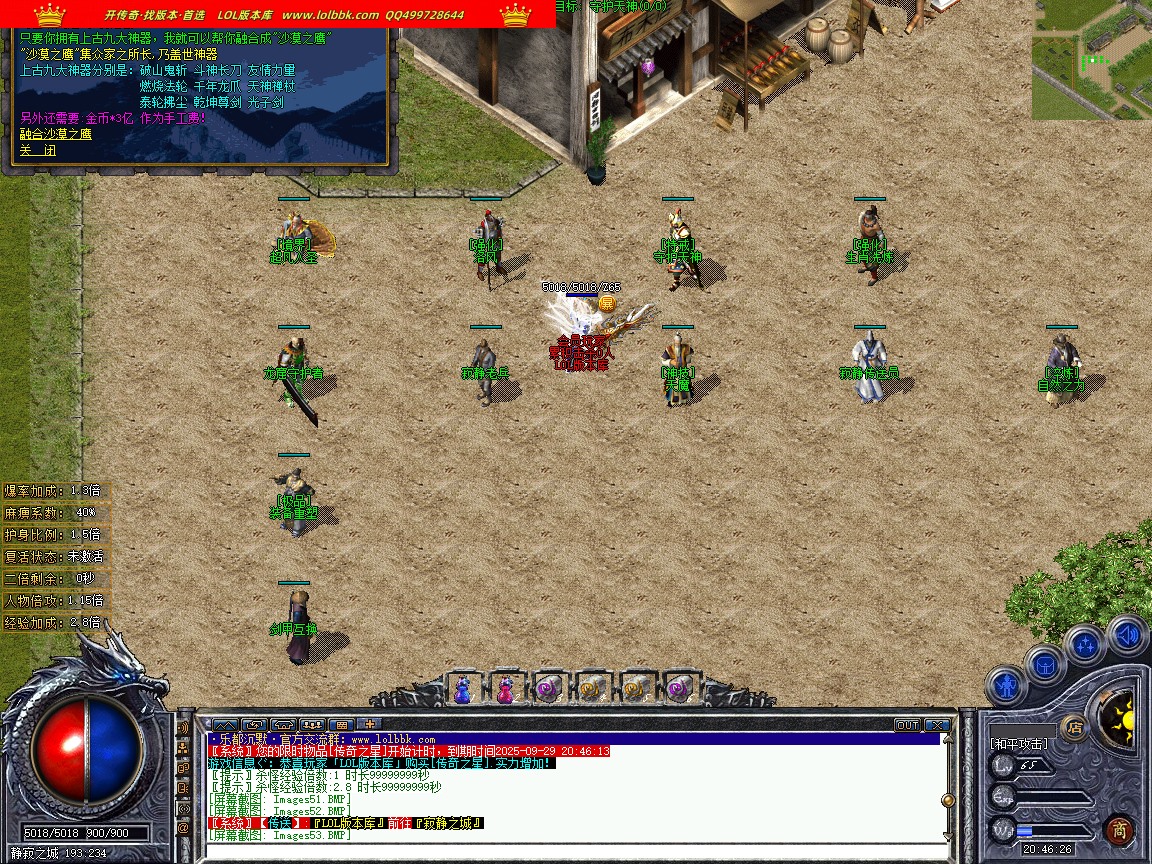Use the red potion in belt slot 2
Viewport: 1152px width, 864px height.
point(506,688)
